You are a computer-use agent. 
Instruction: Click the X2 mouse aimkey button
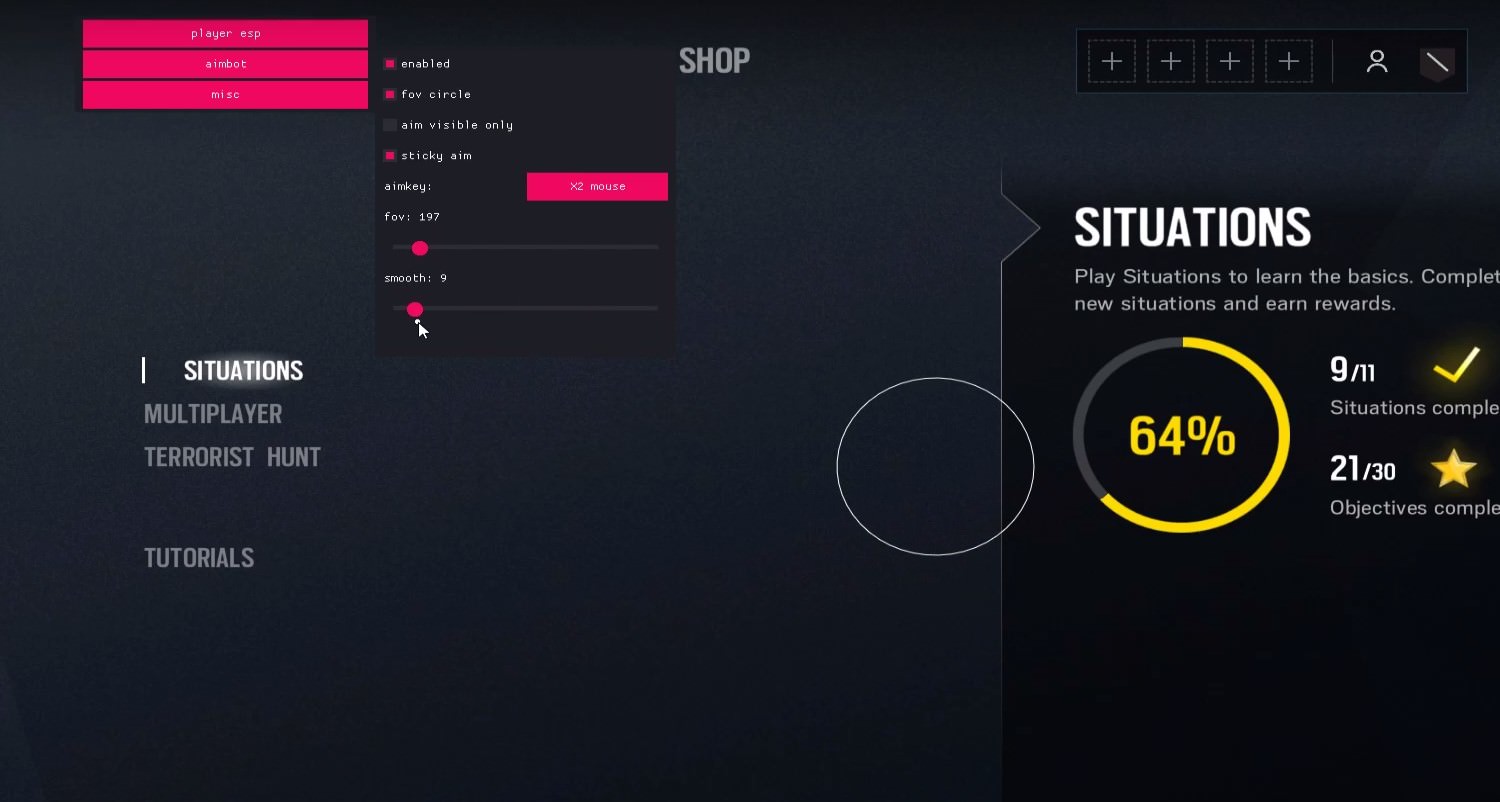pyautogui.click(x=597, y=186)
